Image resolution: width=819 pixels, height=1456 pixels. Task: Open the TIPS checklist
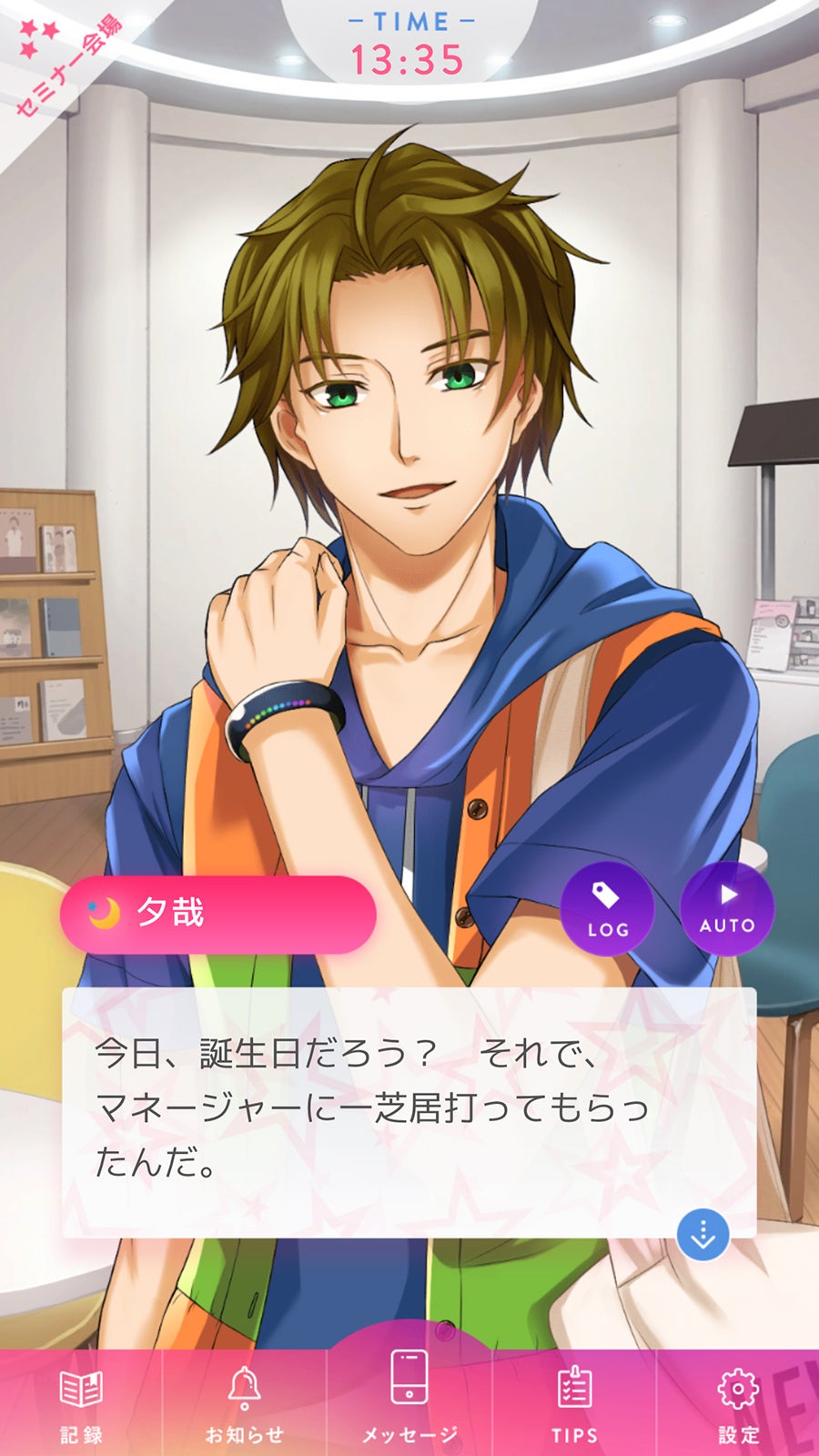(574, 1402)
